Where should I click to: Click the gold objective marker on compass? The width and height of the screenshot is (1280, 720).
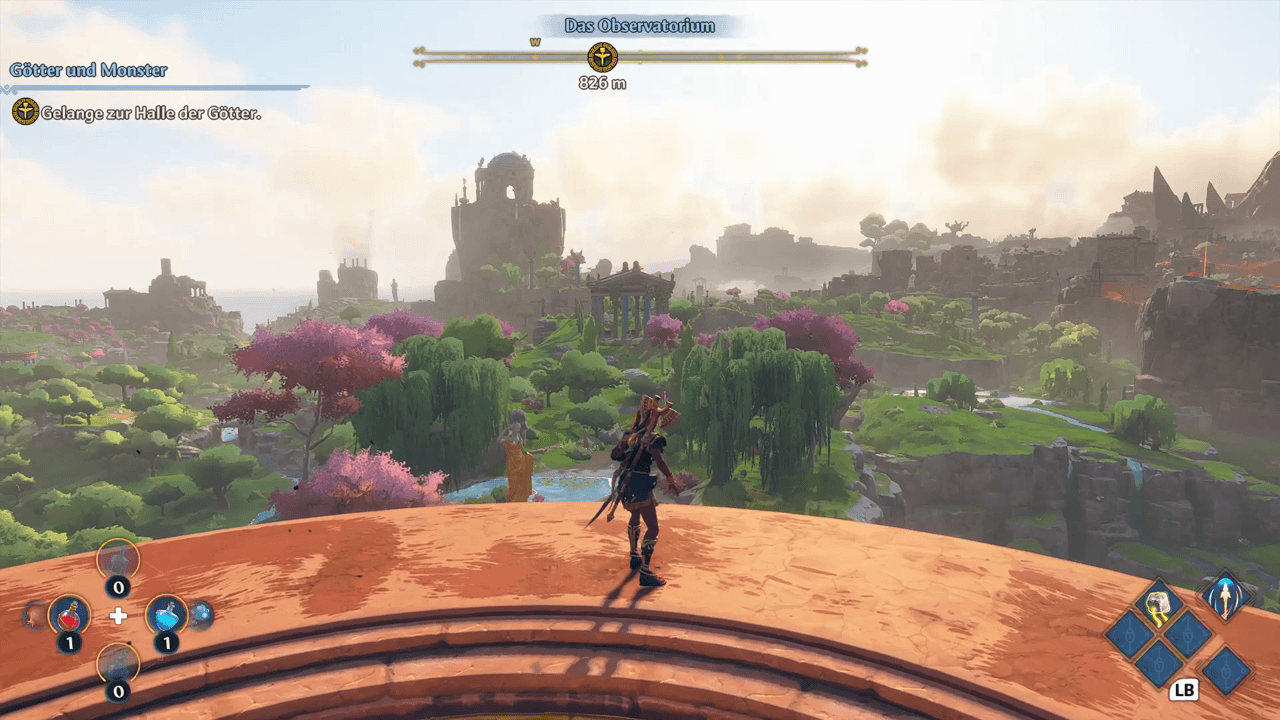(x=602, y=57)
